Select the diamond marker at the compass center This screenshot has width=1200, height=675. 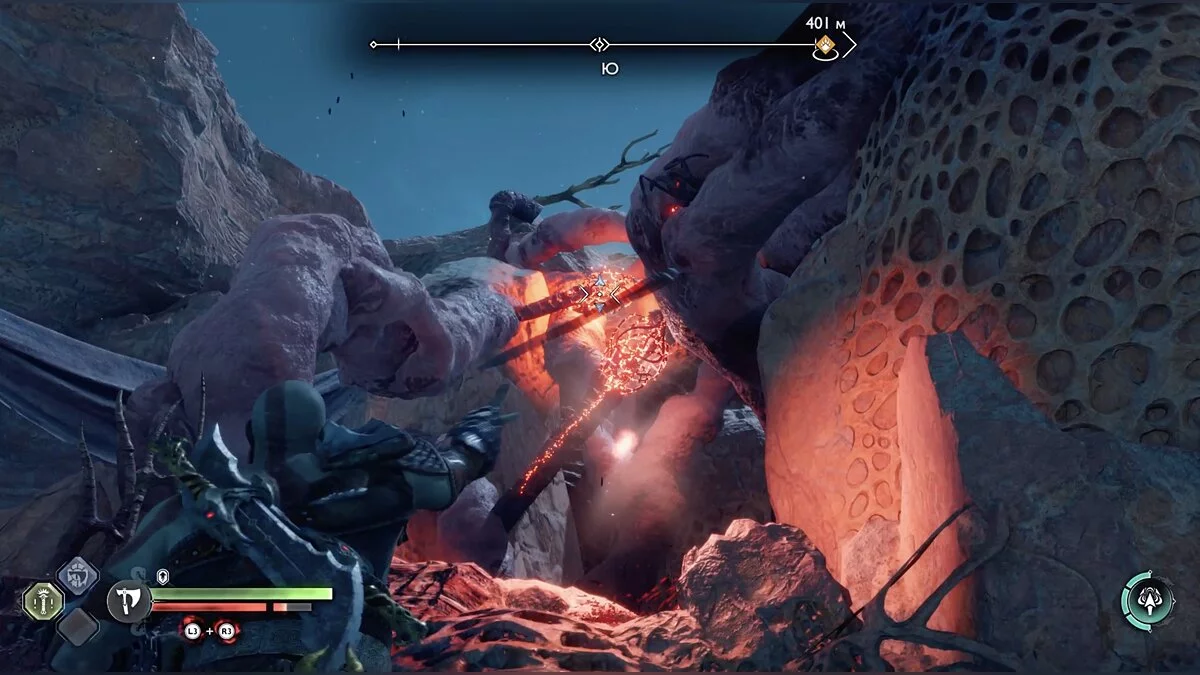(x=599, y=45)
